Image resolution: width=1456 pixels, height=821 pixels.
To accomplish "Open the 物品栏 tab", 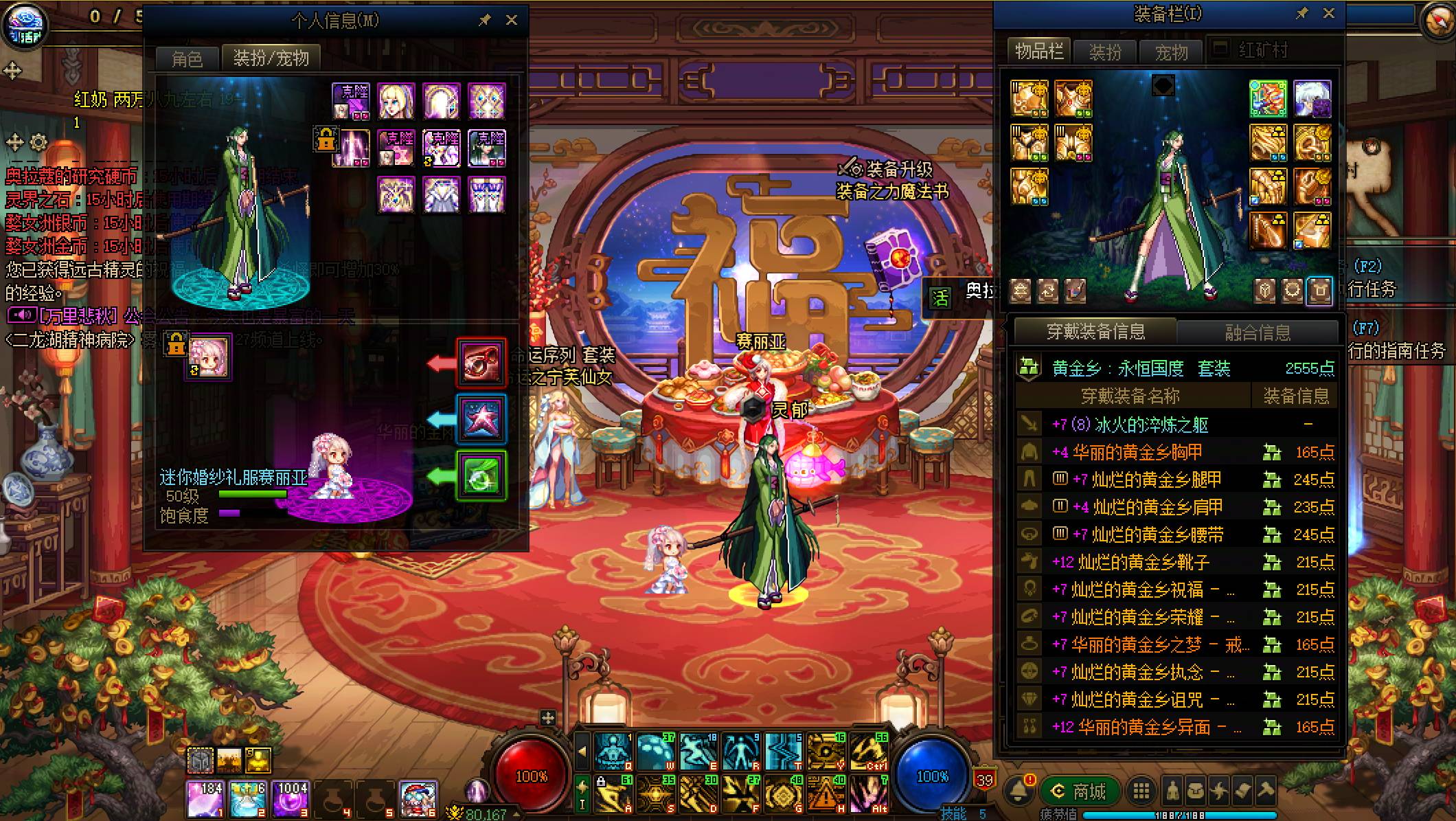I will pos(1038,52).
